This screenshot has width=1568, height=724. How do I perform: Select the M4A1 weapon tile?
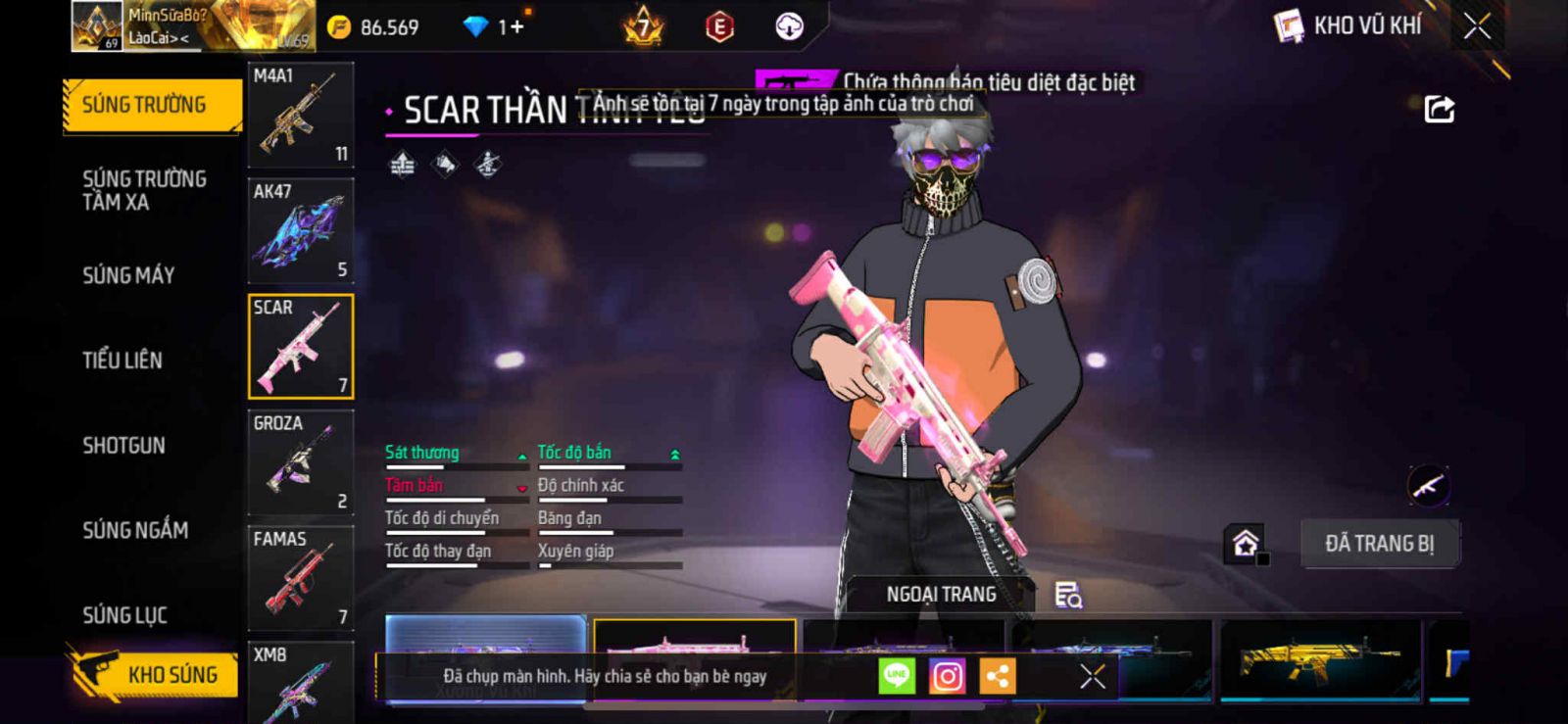pos(300,115)
